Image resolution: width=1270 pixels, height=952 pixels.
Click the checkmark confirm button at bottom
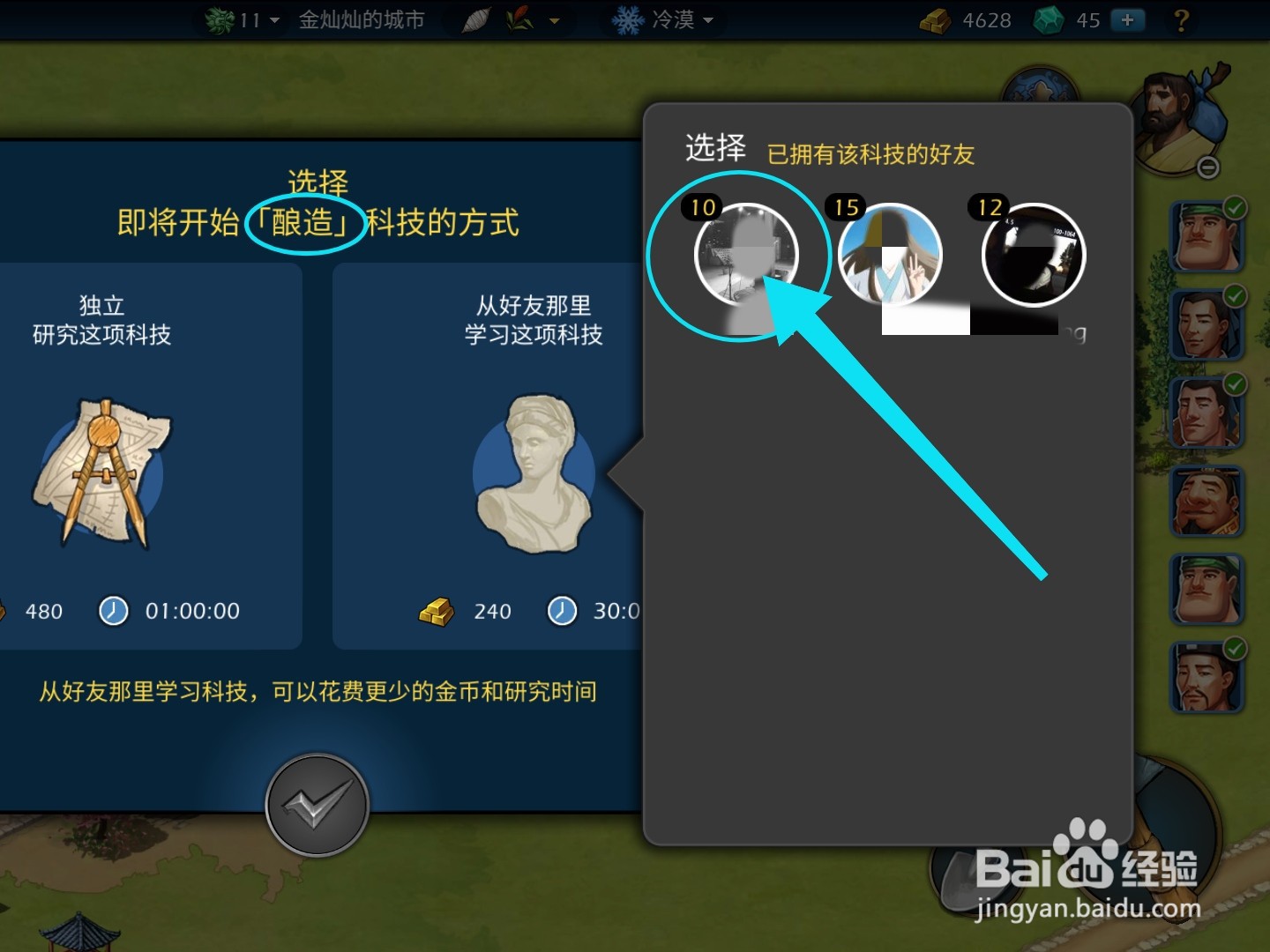pyautogui.click(x=317, y=805)
